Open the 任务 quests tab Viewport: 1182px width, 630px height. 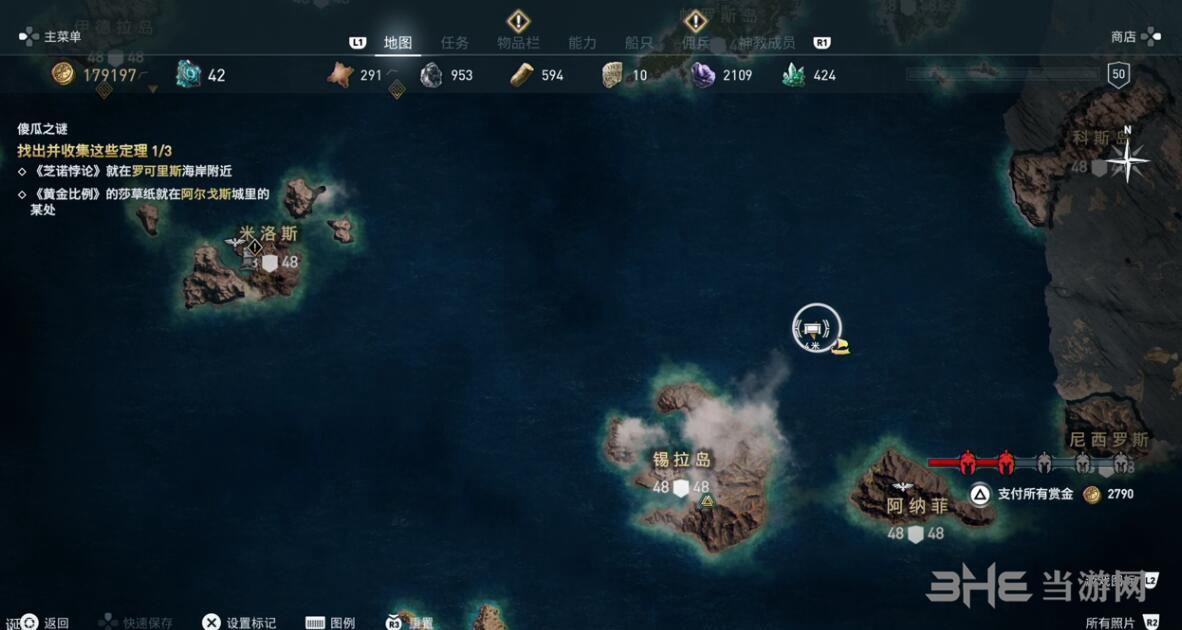click(x=455, y=43)
